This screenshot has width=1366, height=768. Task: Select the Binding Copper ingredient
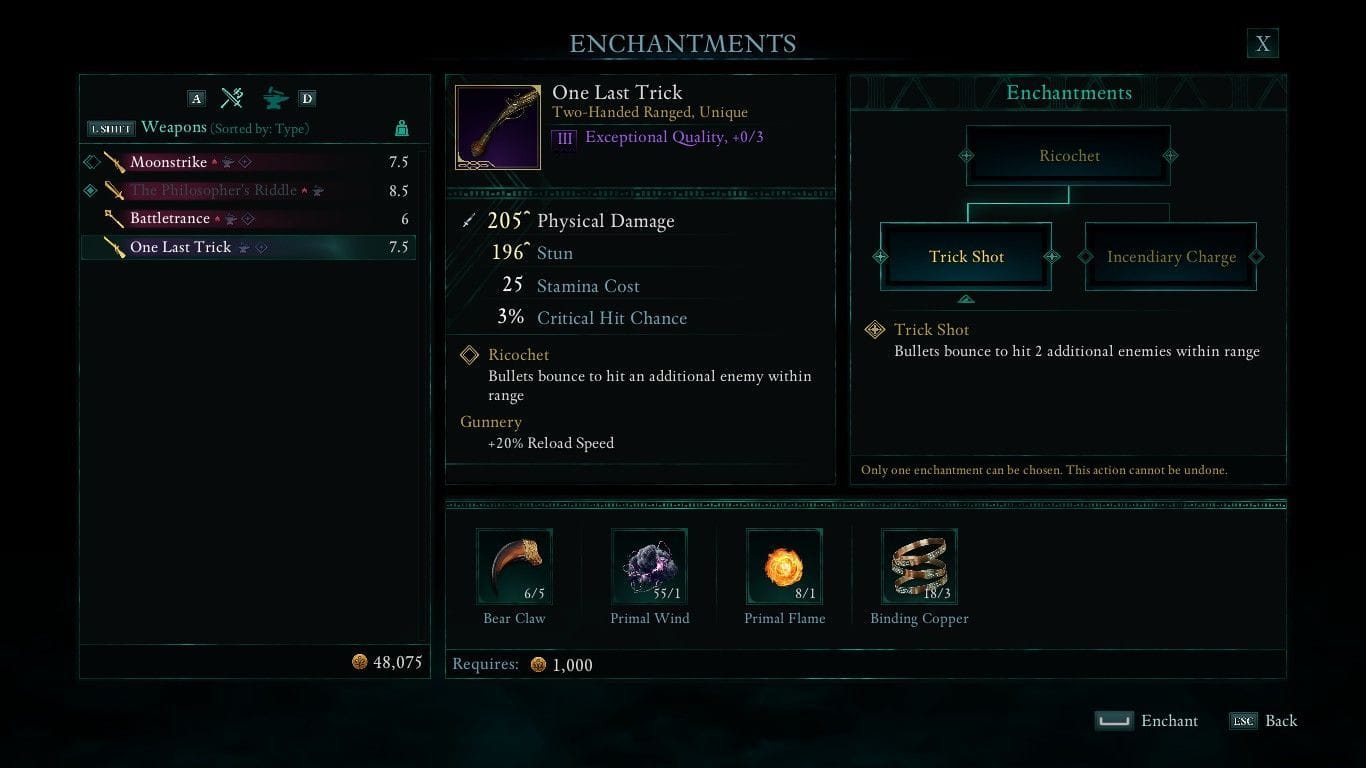click(x=918, y=566)
